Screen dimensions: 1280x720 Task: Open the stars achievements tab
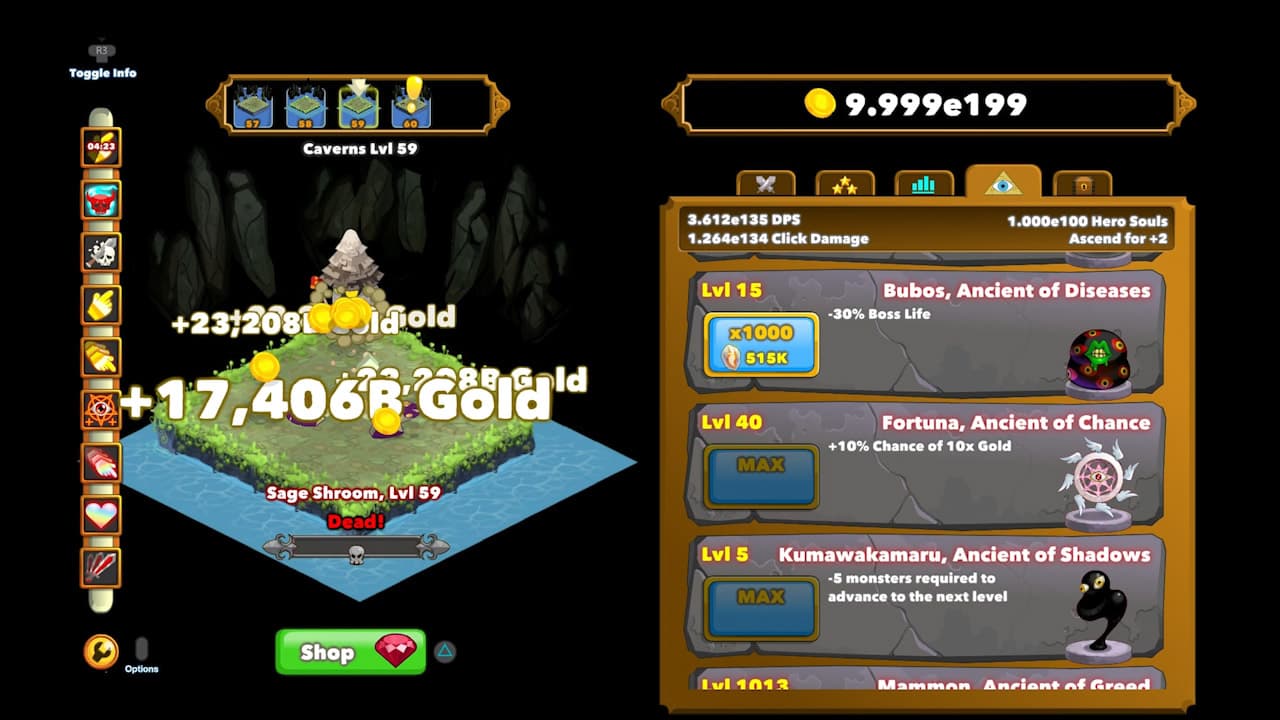[x=845, y=183]
